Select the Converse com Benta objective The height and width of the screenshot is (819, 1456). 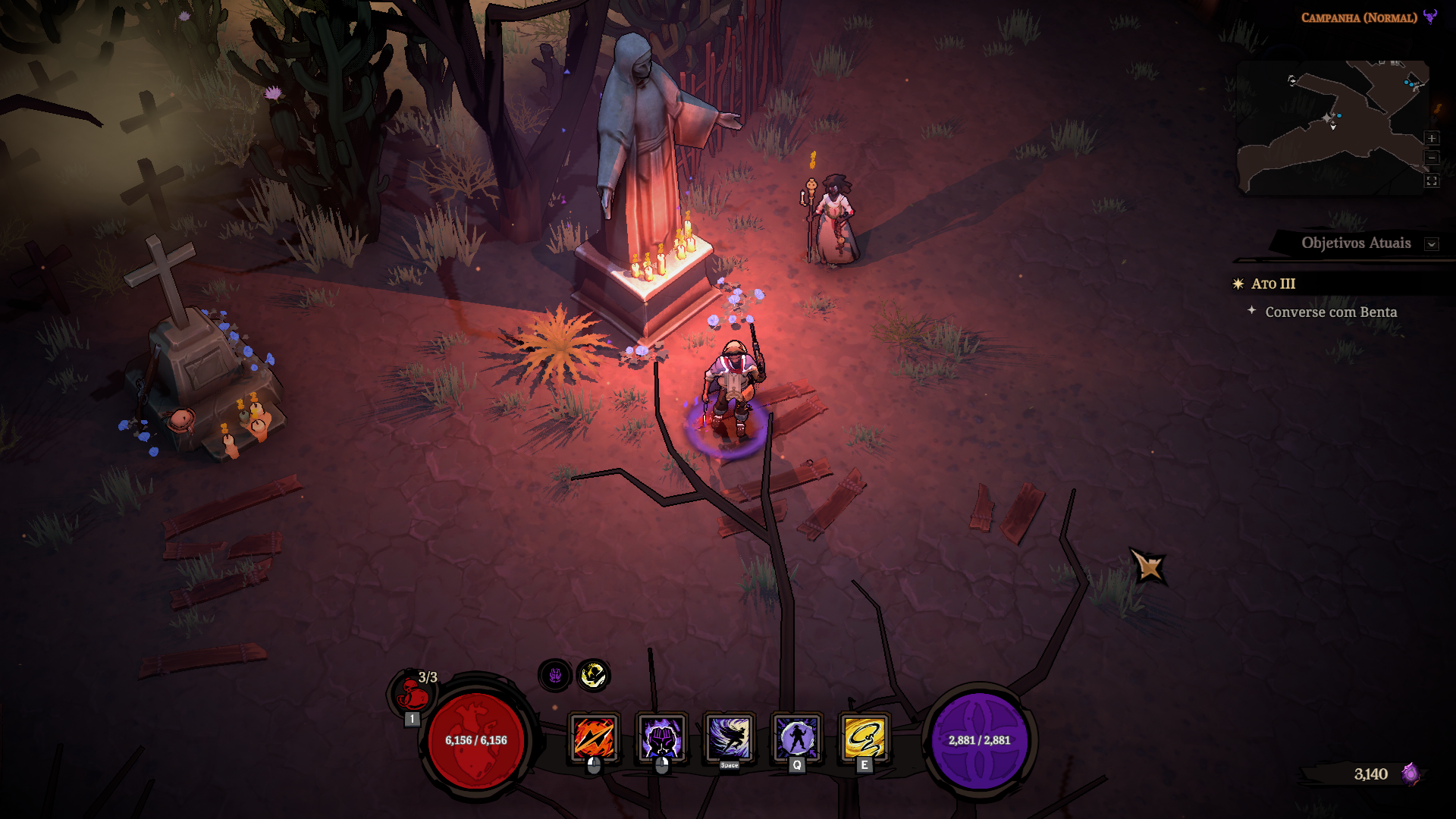(x=1331, y=312)
